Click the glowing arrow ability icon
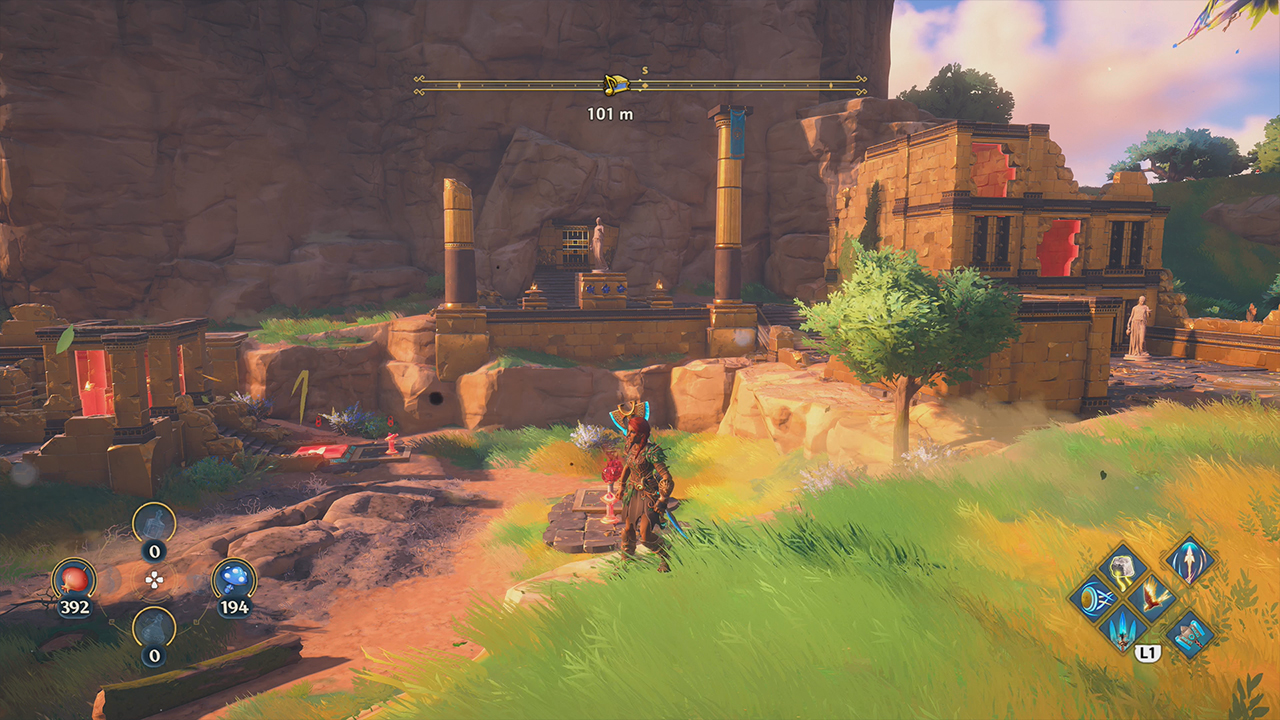This screenshot has width=1280, height=720. point(1189,562)
